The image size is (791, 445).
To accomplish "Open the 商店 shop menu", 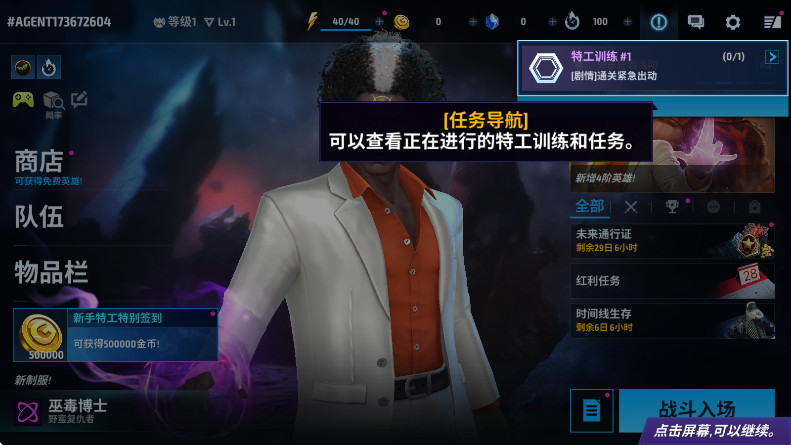I will coord(40,162).
